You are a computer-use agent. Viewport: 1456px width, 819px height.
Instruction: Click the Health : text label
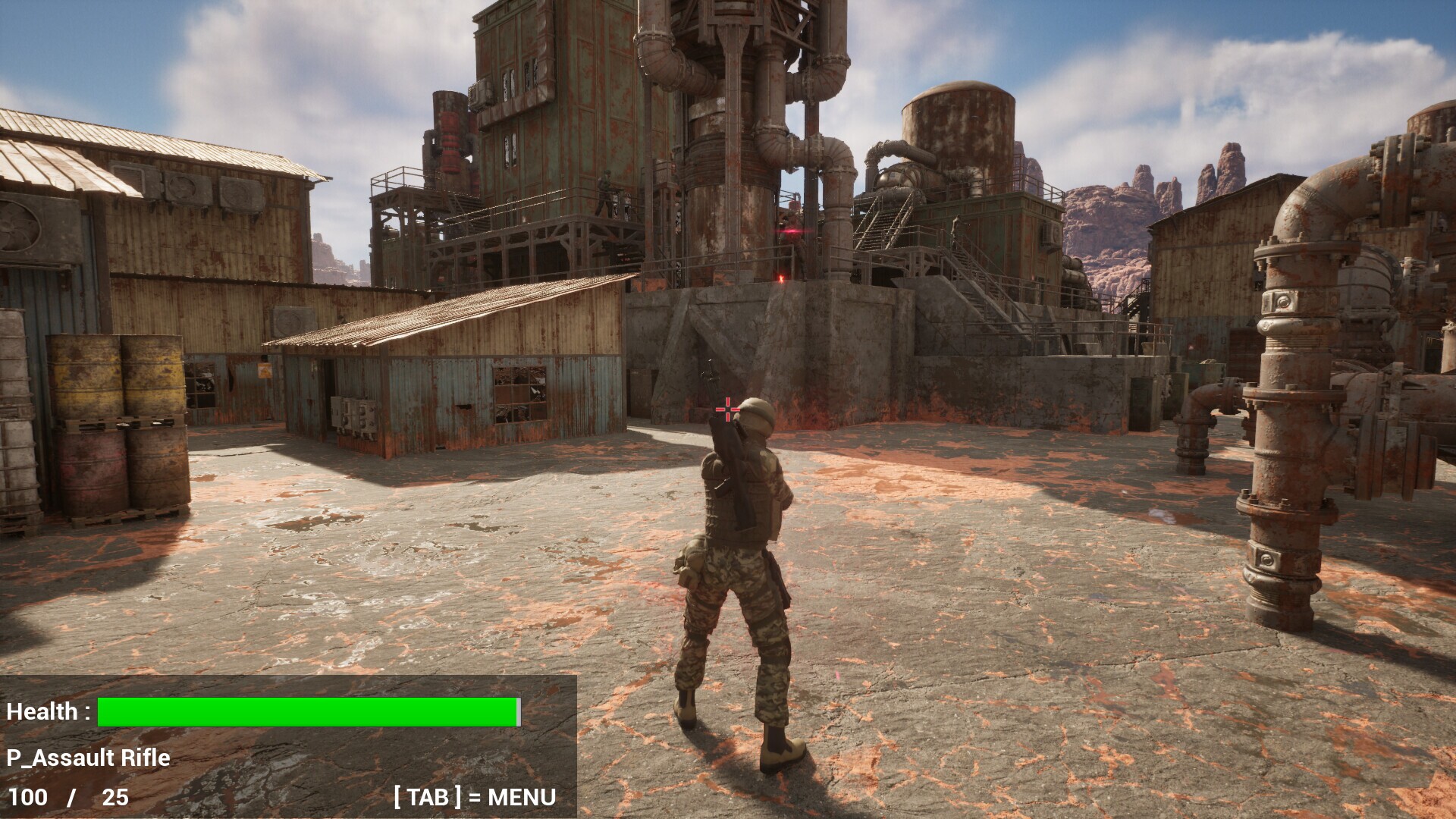click(x=48, y=711)
